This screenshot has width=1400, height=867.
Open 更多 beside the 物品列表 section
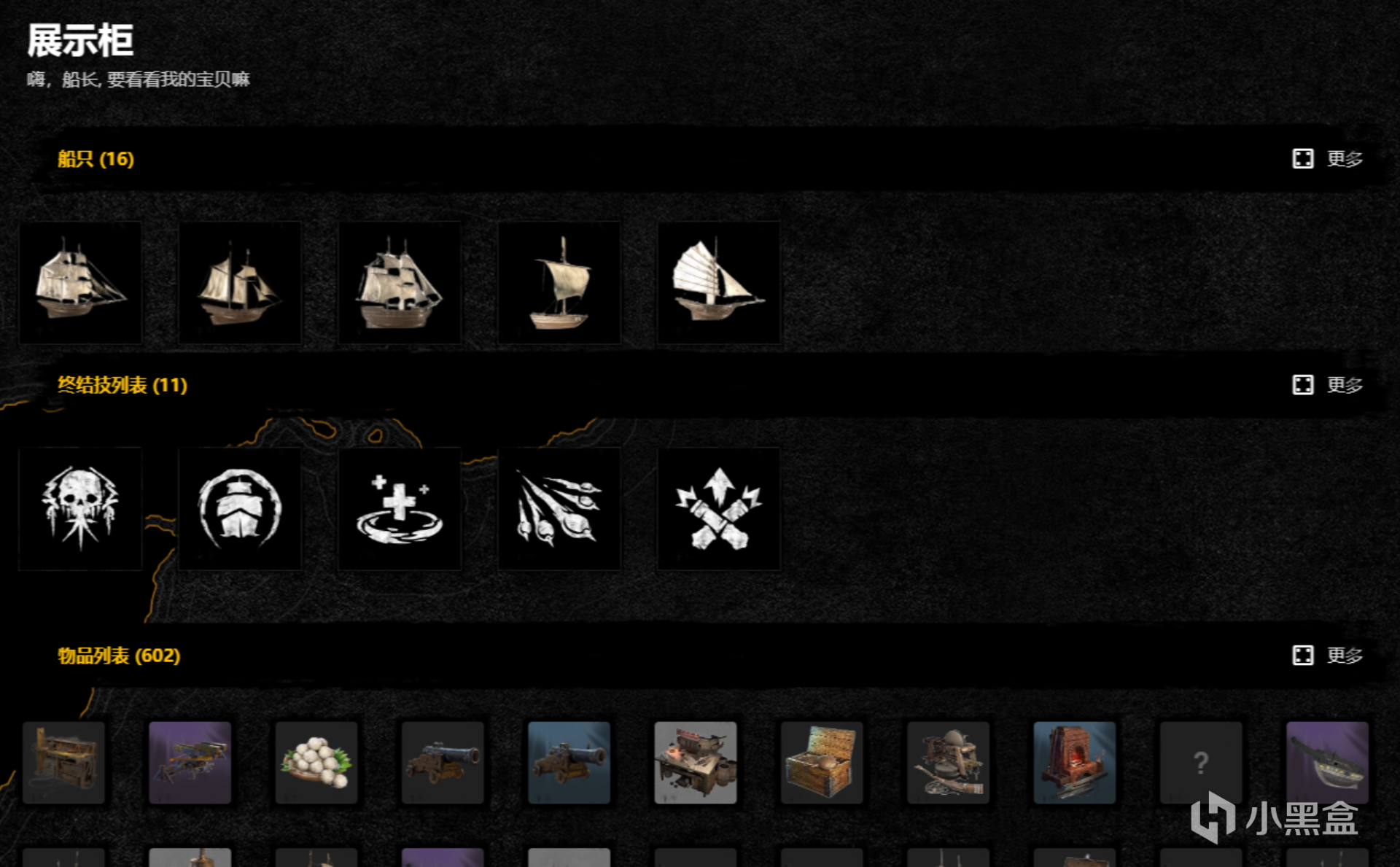tap(1345, 656)
